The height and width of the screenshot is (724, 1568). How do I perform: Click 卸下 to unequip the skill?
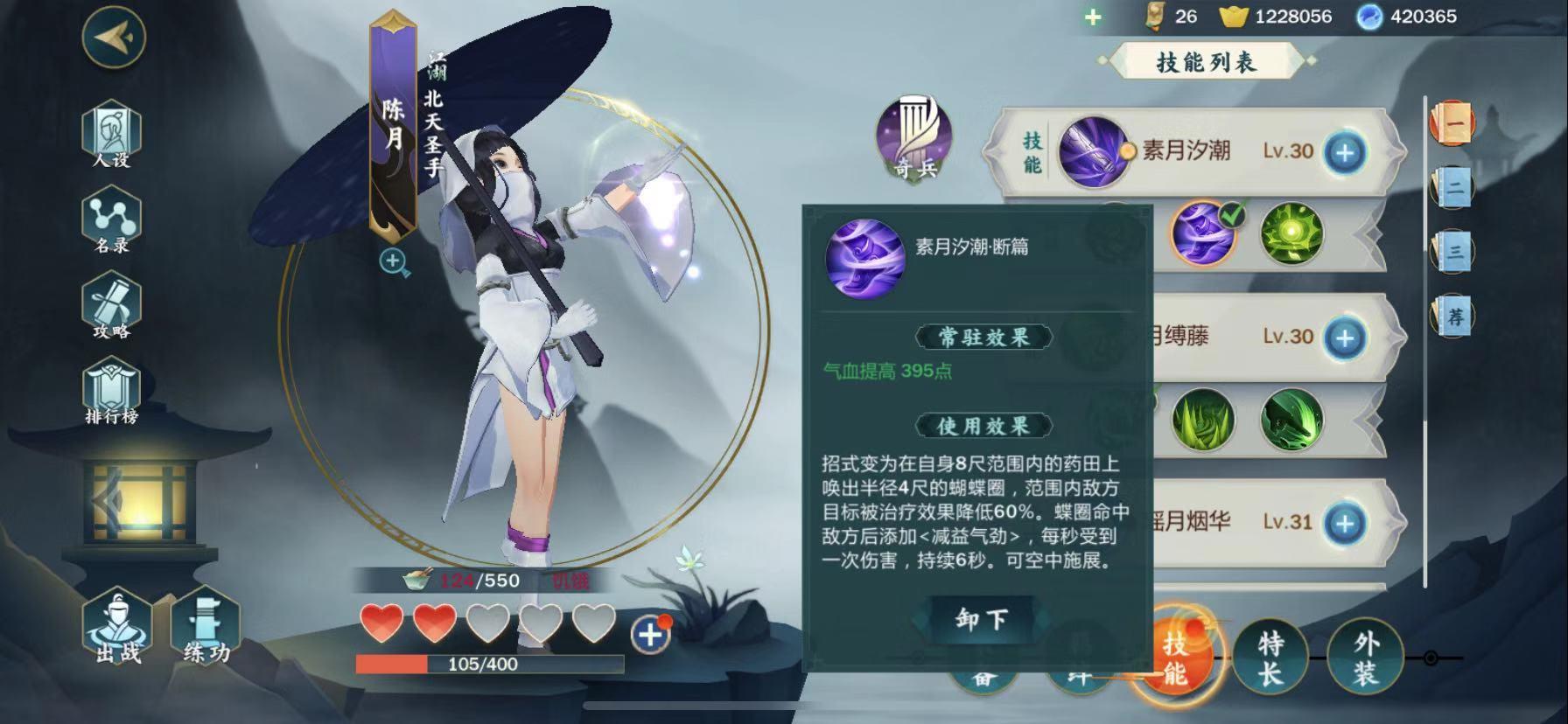coord(981,620)
